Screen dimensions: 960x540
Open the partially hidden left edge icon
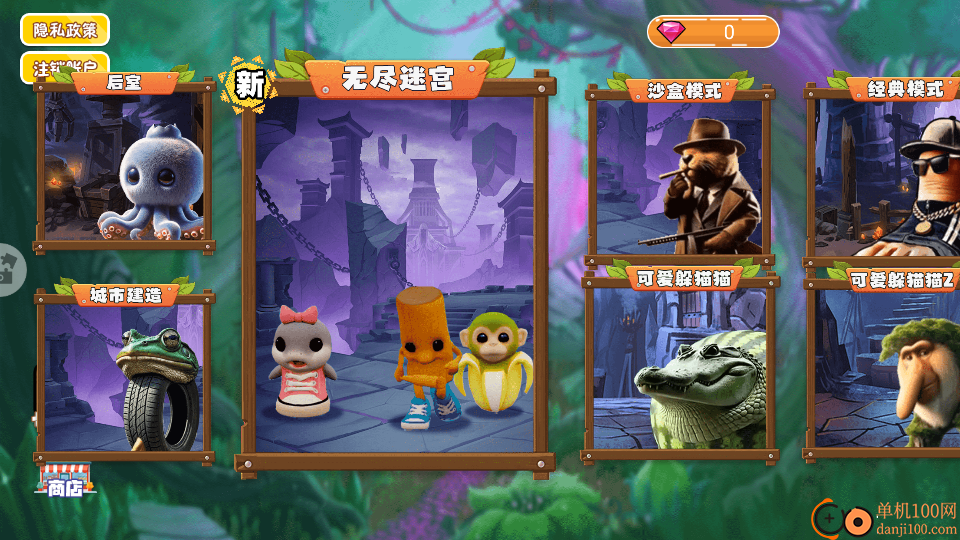9,270
